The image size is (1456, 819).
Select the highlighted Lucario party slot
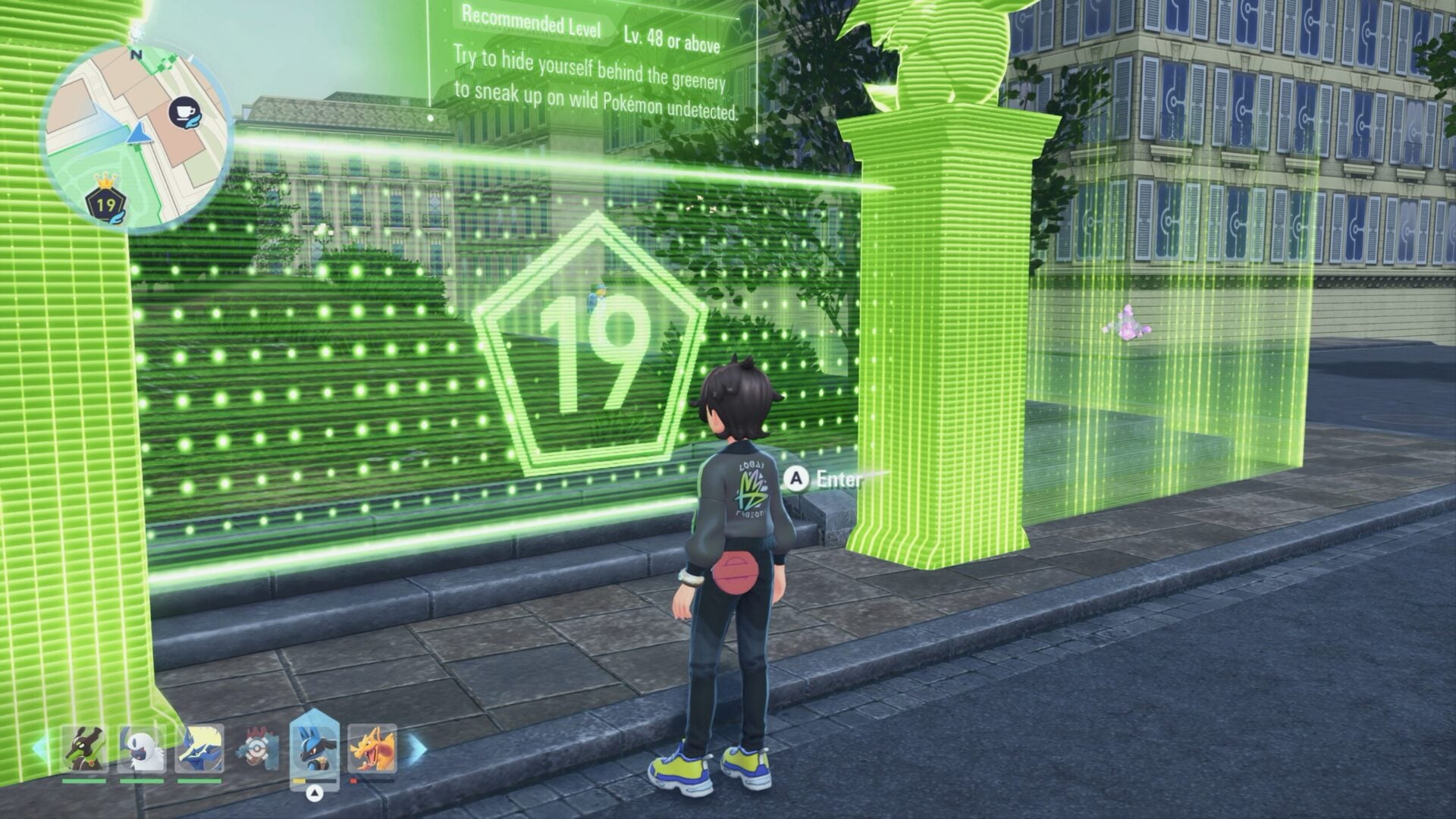pos(315,747)
